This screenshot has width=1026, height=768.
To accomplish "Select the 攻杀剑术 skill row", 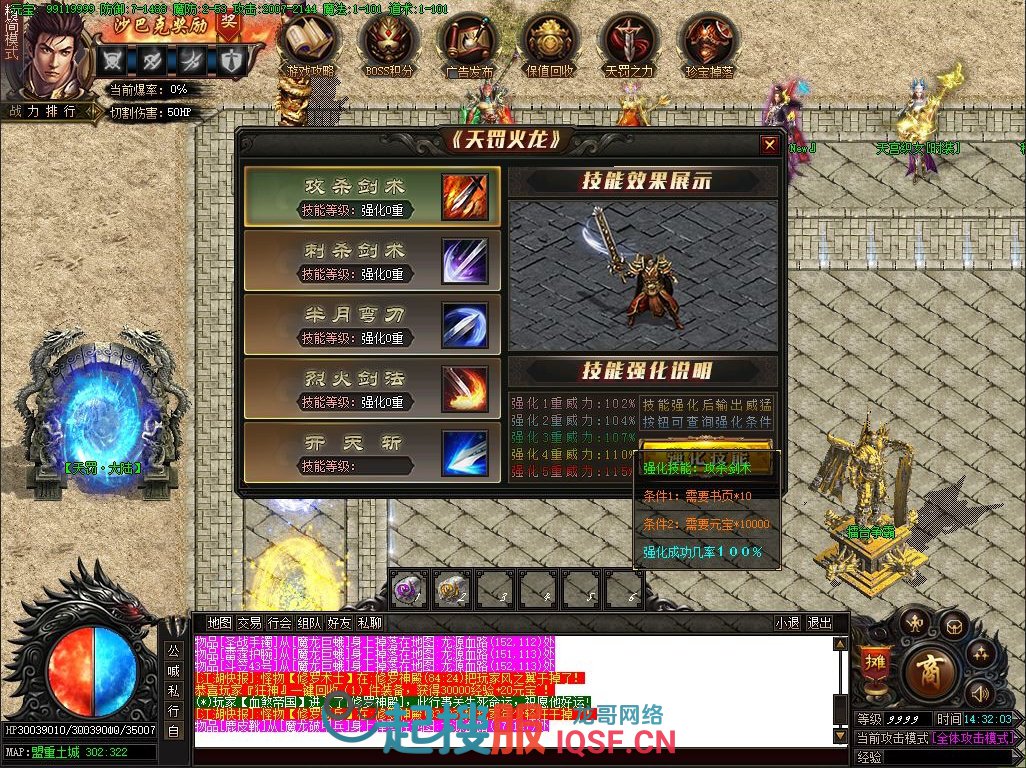I will (x=372, y=197).
